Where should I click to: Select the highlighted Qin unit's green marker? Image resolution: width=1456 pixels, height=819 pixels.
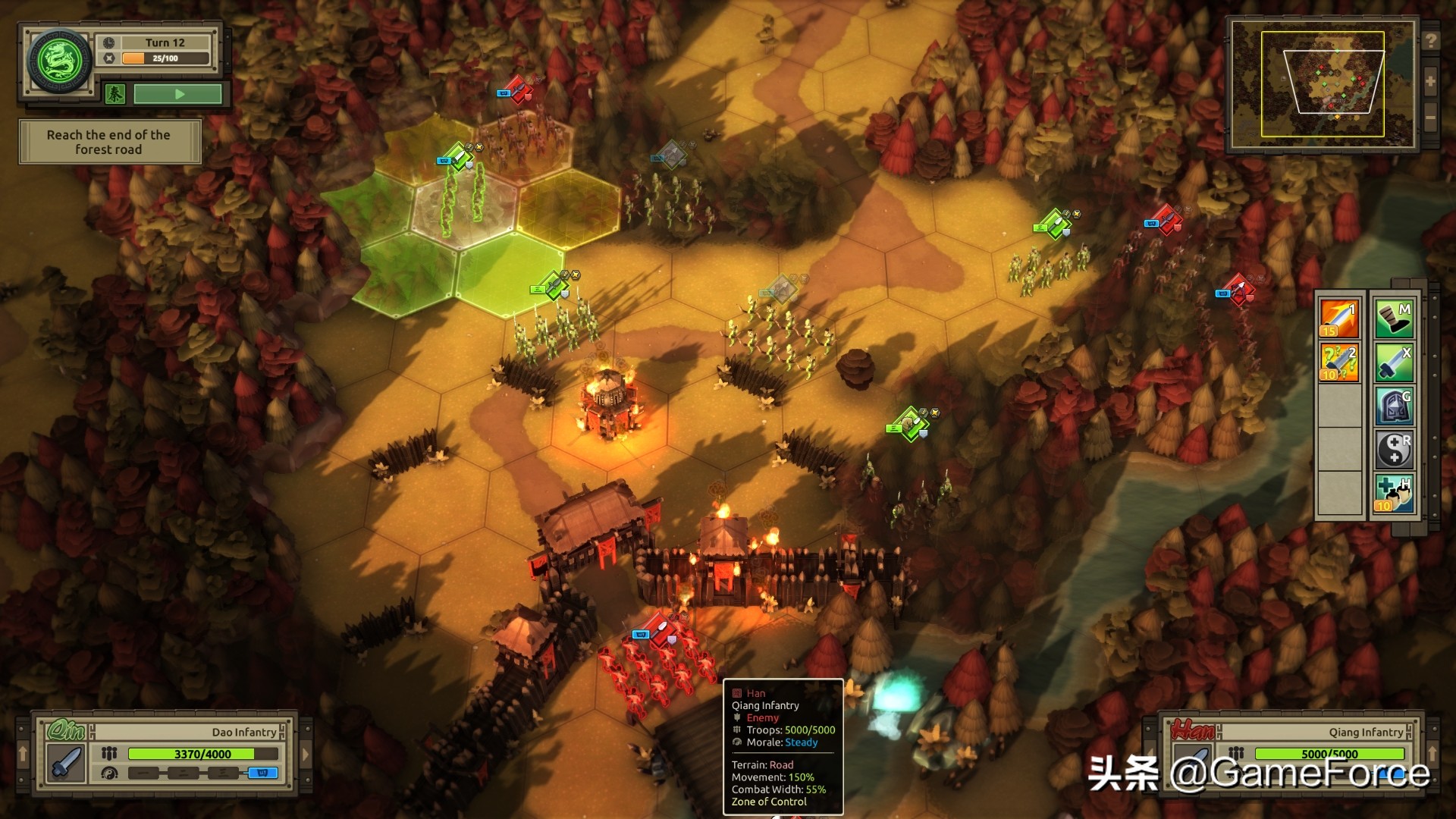coord(457,157)
